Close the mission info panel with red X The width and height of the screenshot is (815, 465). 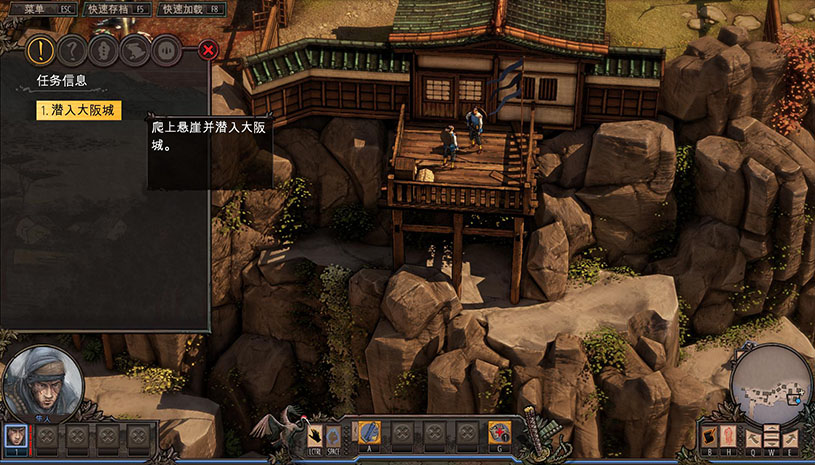pos(208,49)
